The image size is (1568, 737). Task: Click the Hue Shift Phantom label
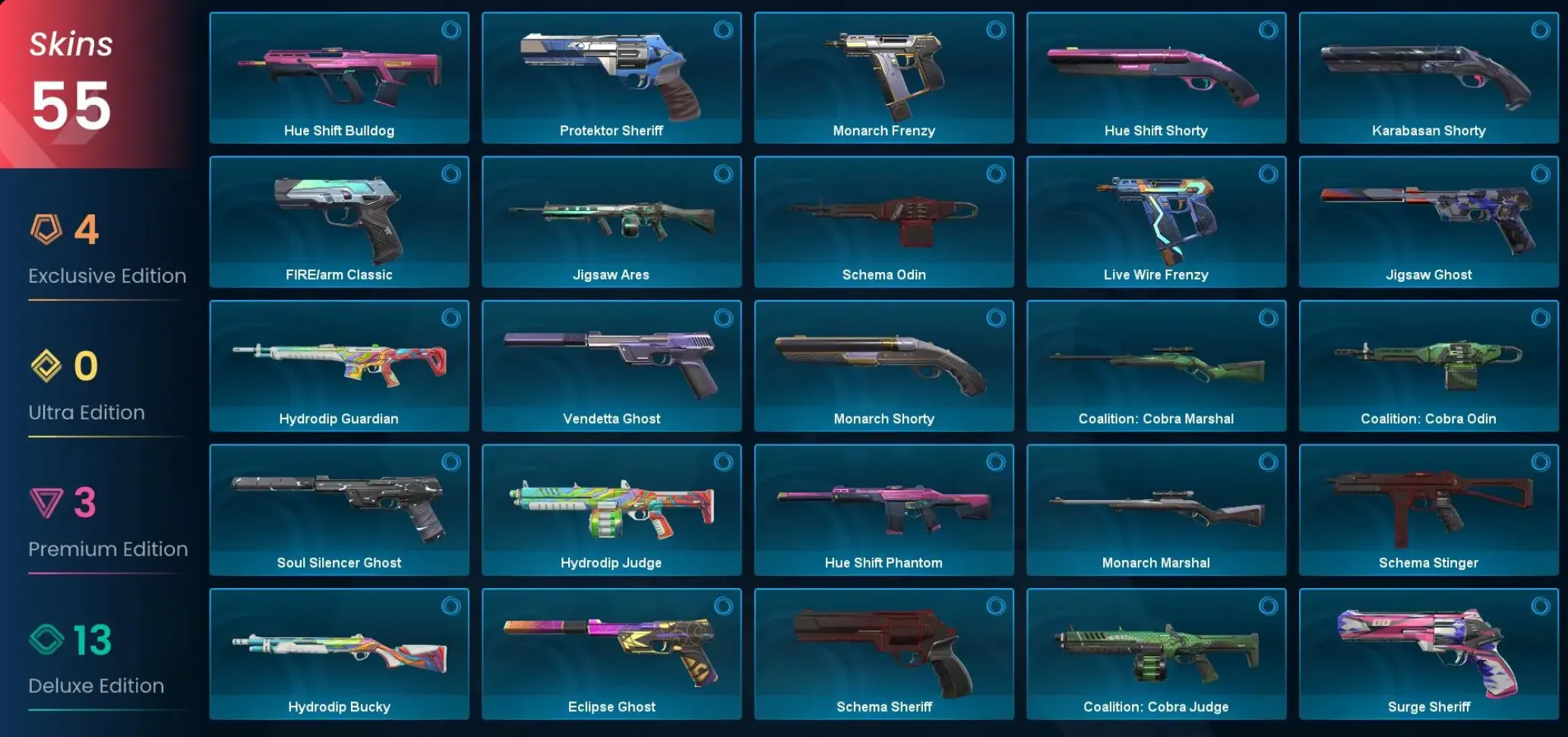coord(884,562)
